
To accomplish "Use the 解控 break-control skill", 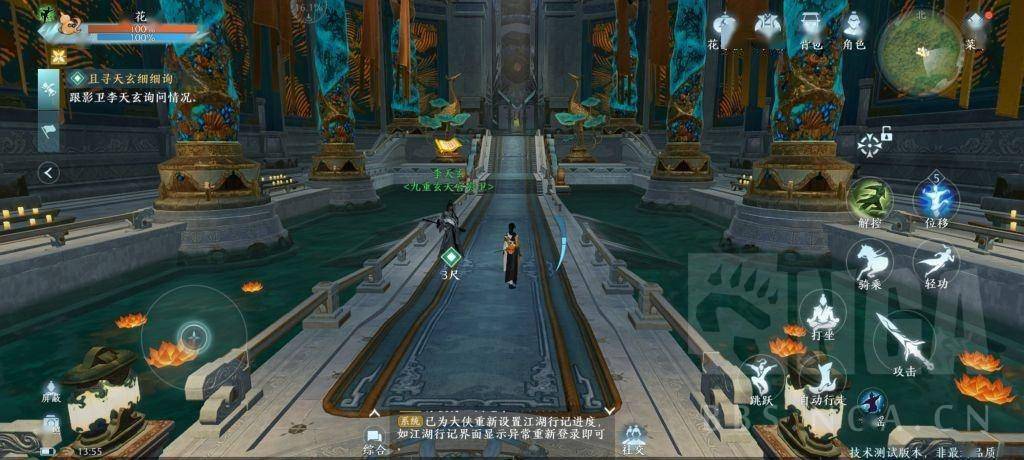I will [x=870, y=200].
